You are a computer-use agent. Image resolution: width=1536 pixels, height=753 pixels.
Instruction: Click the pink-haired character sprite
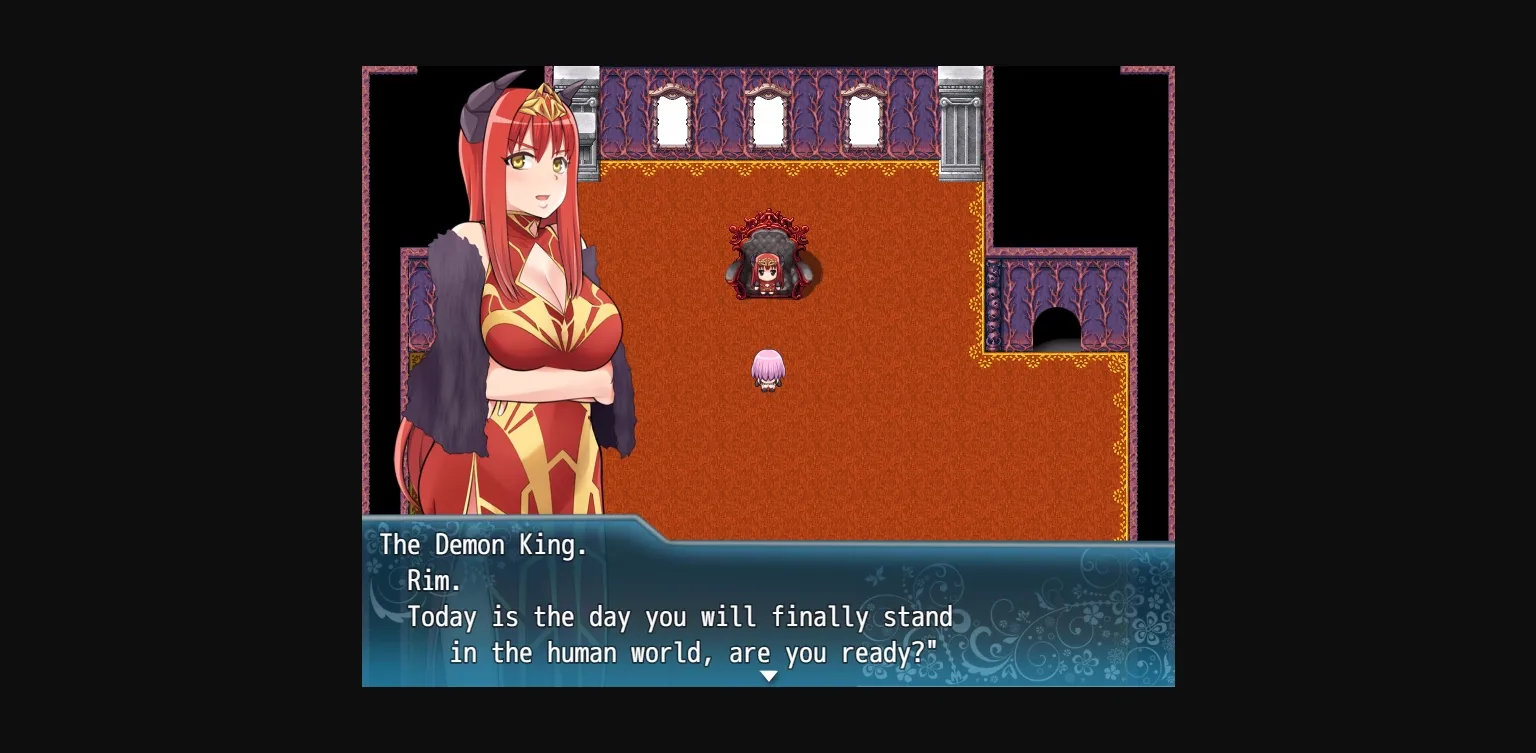point(768,370)
